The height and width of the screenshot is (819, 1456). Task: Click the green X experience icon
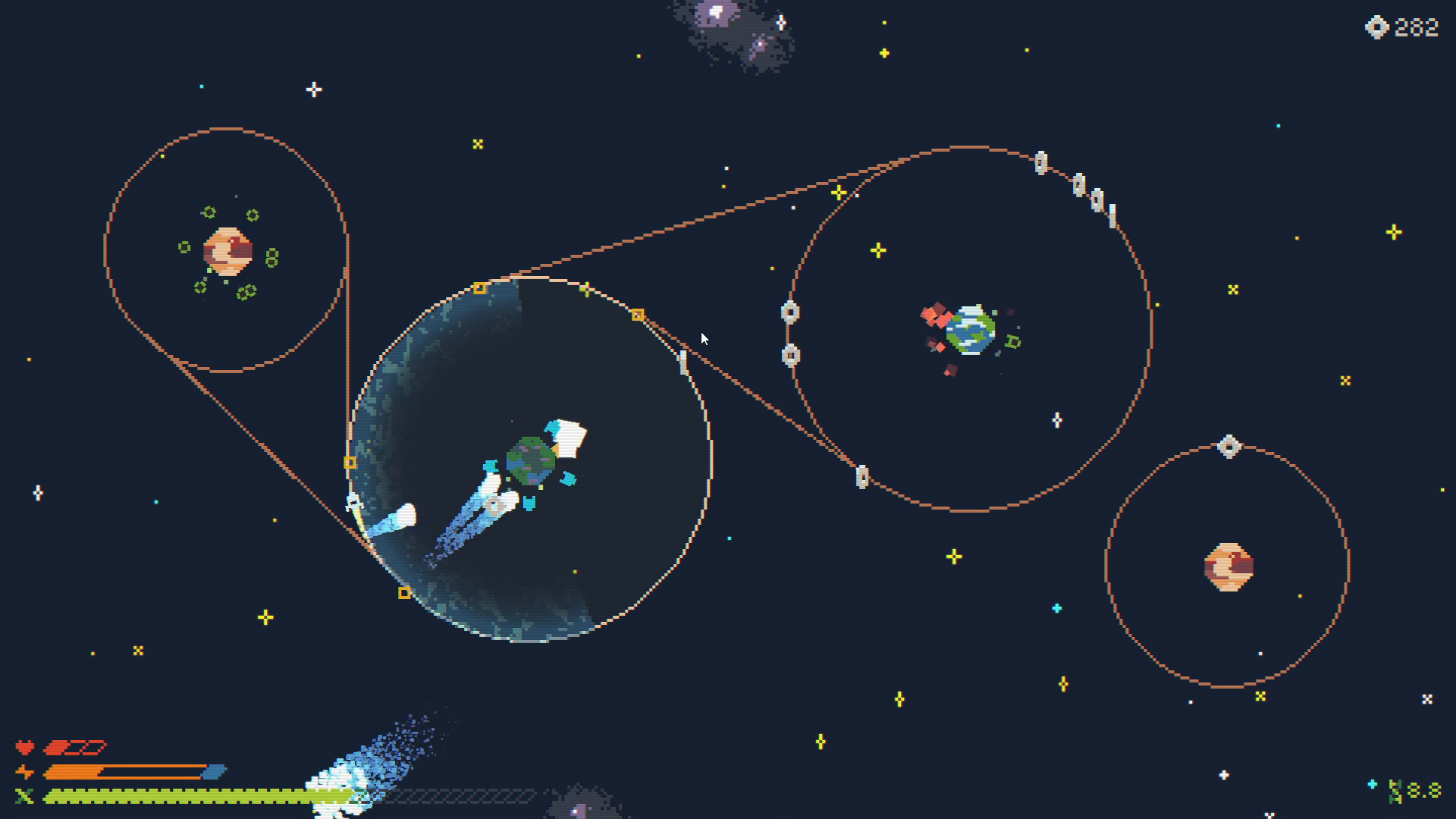pyautogui.click(x=25, y=796)
